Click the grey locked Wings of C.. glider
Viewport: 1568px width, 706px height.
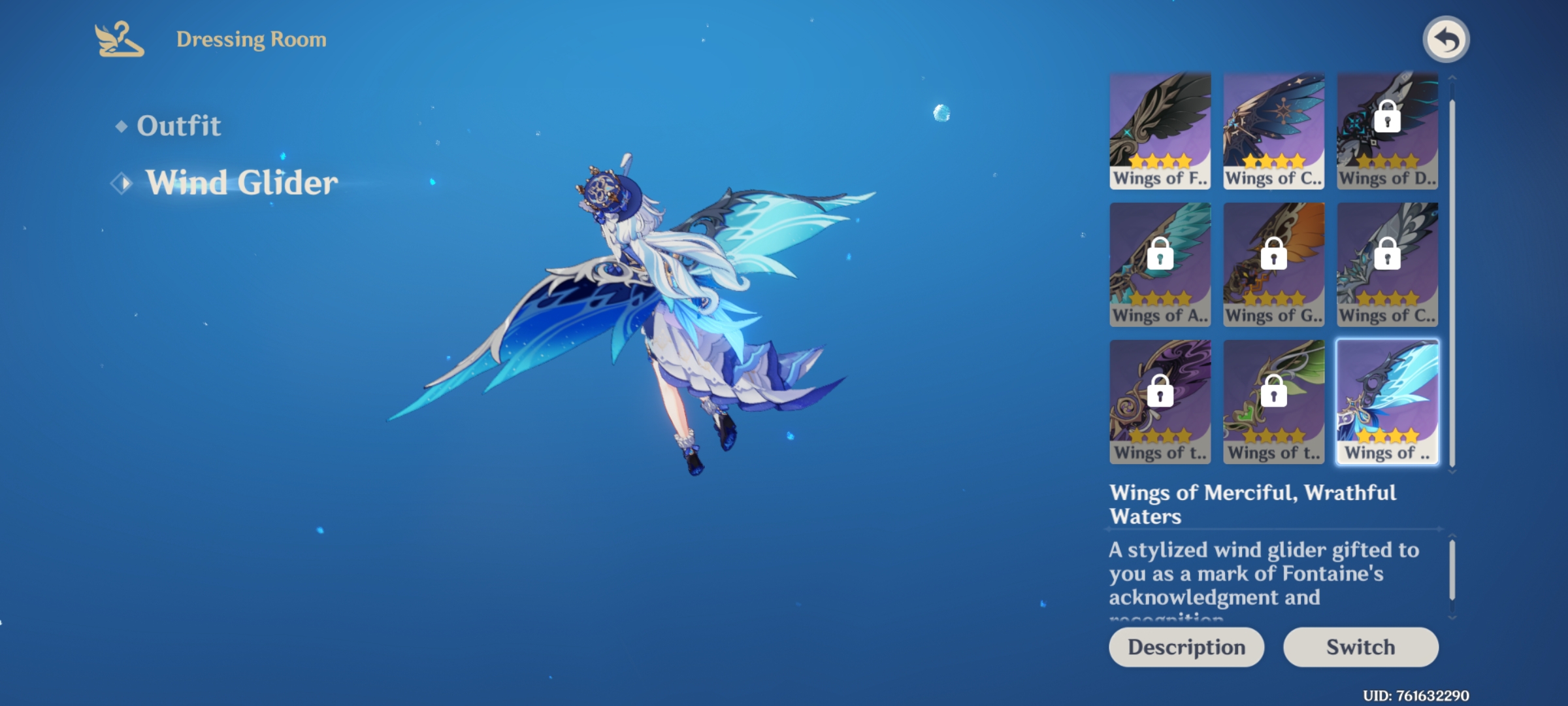1386,265
